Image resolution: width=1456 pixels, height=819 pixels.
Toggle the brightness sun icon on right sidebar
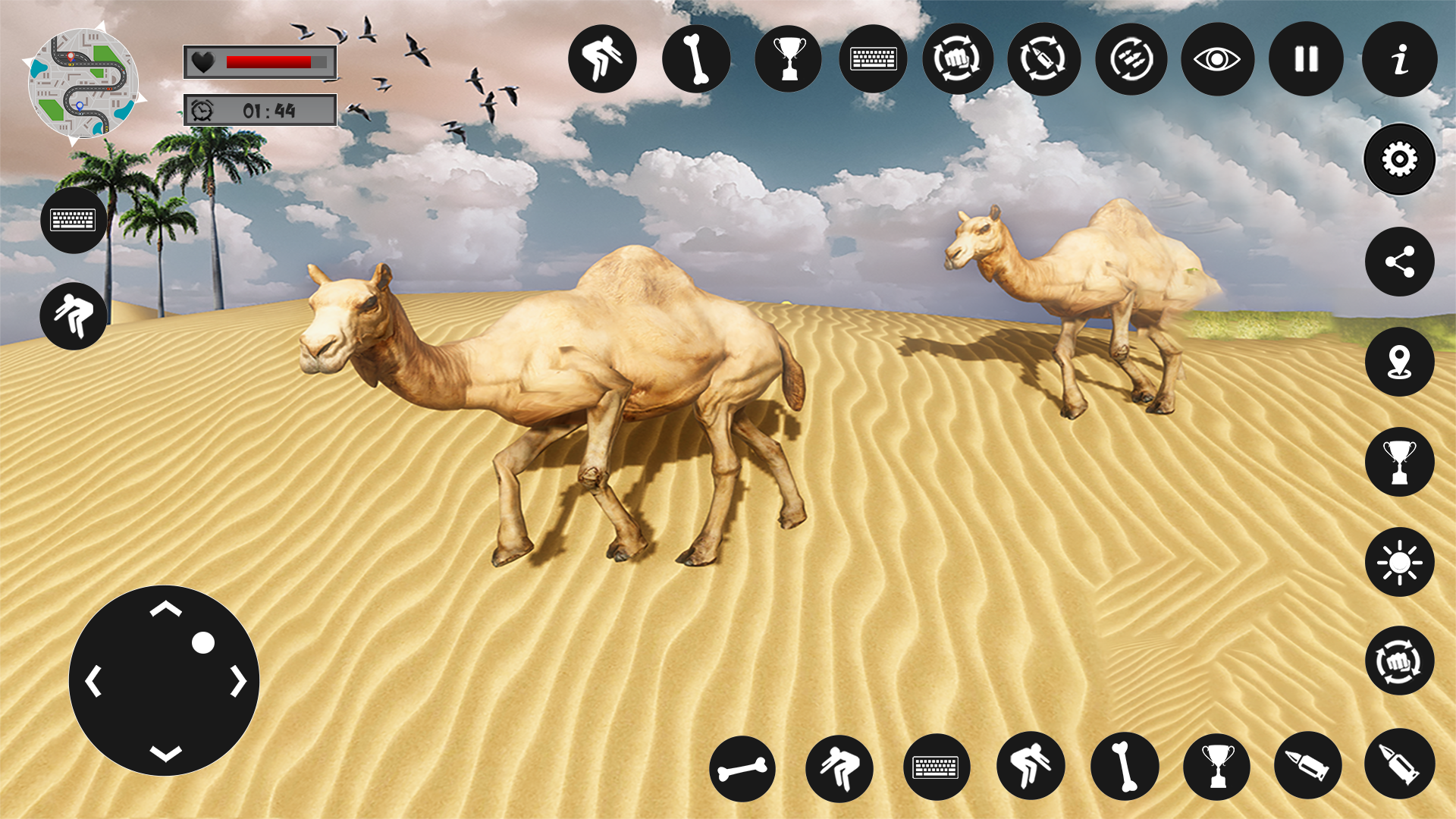[1398, 563]
